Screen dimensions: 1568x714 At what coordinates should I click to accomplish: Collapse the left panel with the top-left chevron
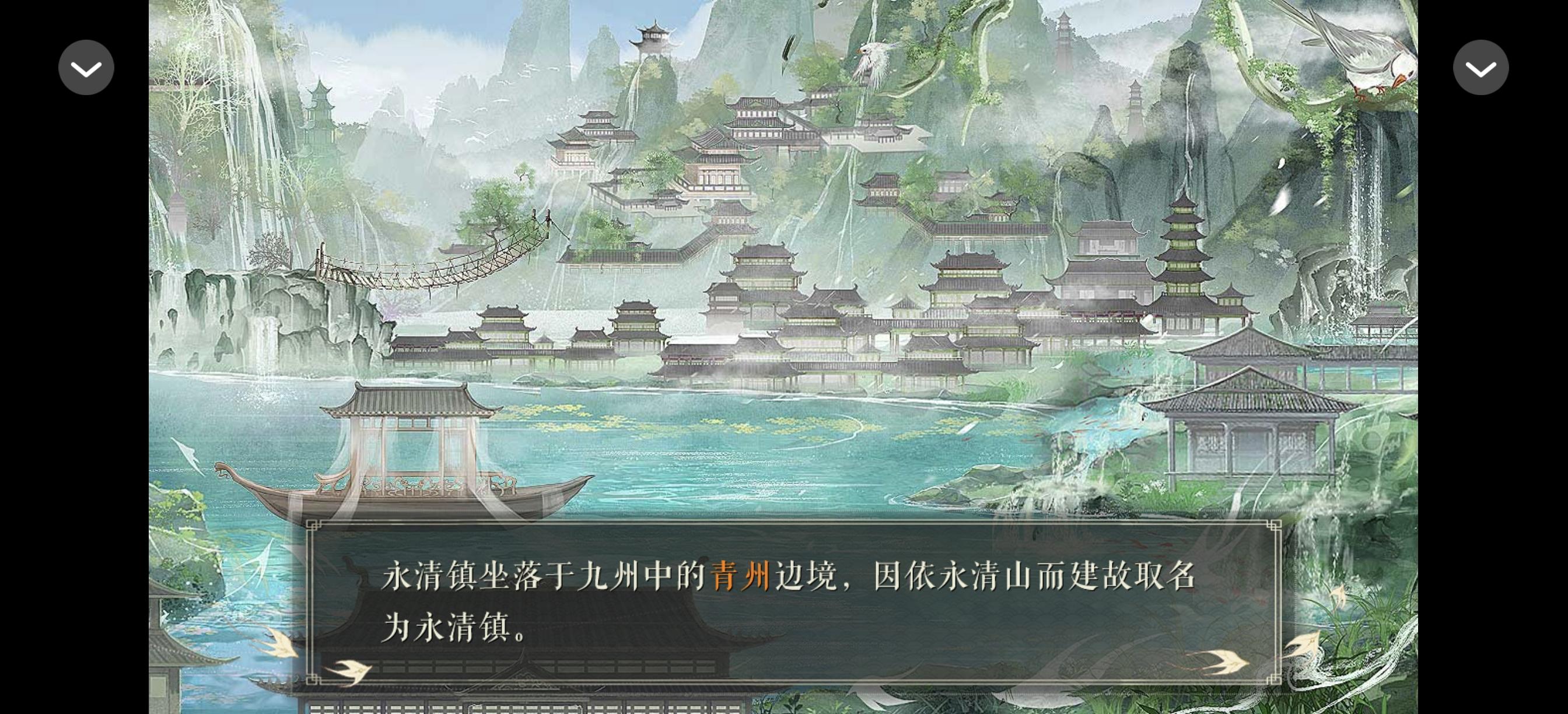coord(86,67)
